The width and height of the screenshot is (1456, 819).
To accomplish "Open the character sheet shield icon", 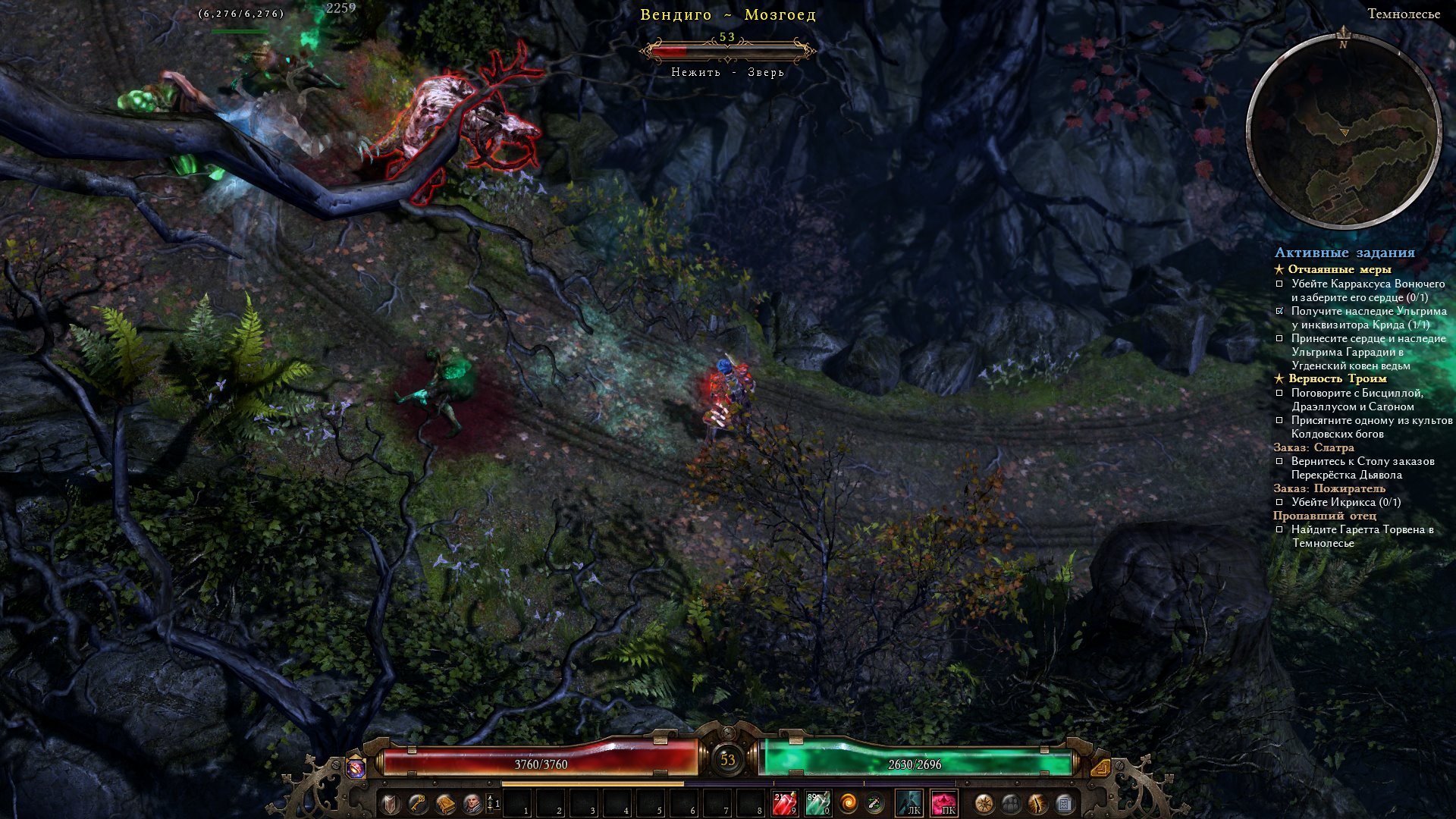I will (x=391, y=803).
